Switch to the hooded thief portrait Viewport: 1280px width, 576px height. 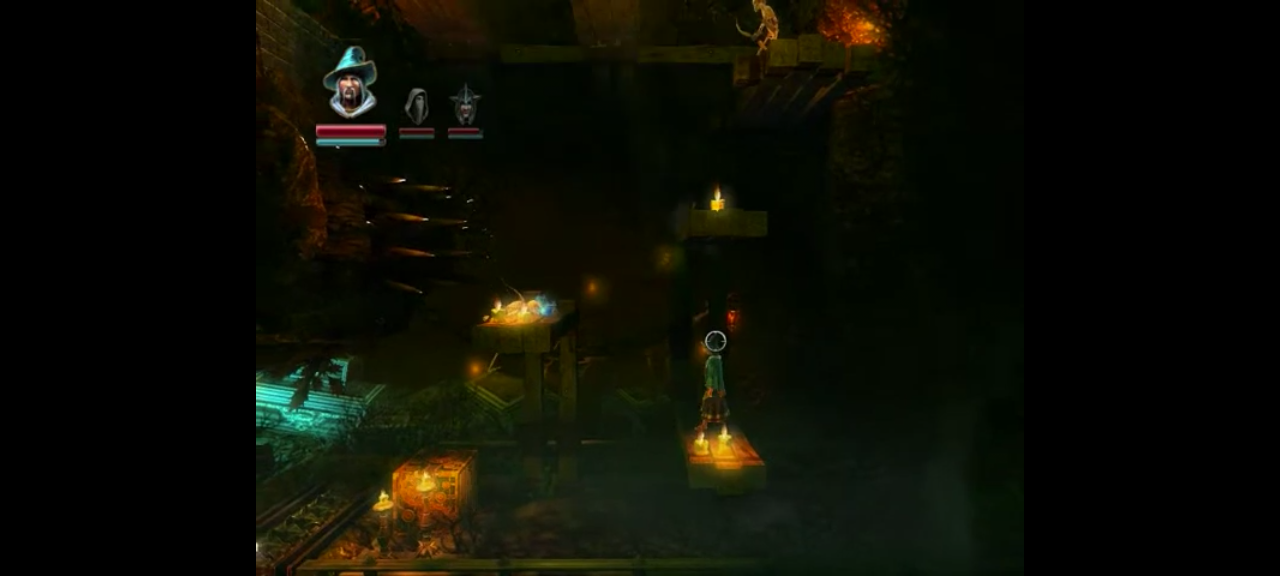[x=416, y=106]
